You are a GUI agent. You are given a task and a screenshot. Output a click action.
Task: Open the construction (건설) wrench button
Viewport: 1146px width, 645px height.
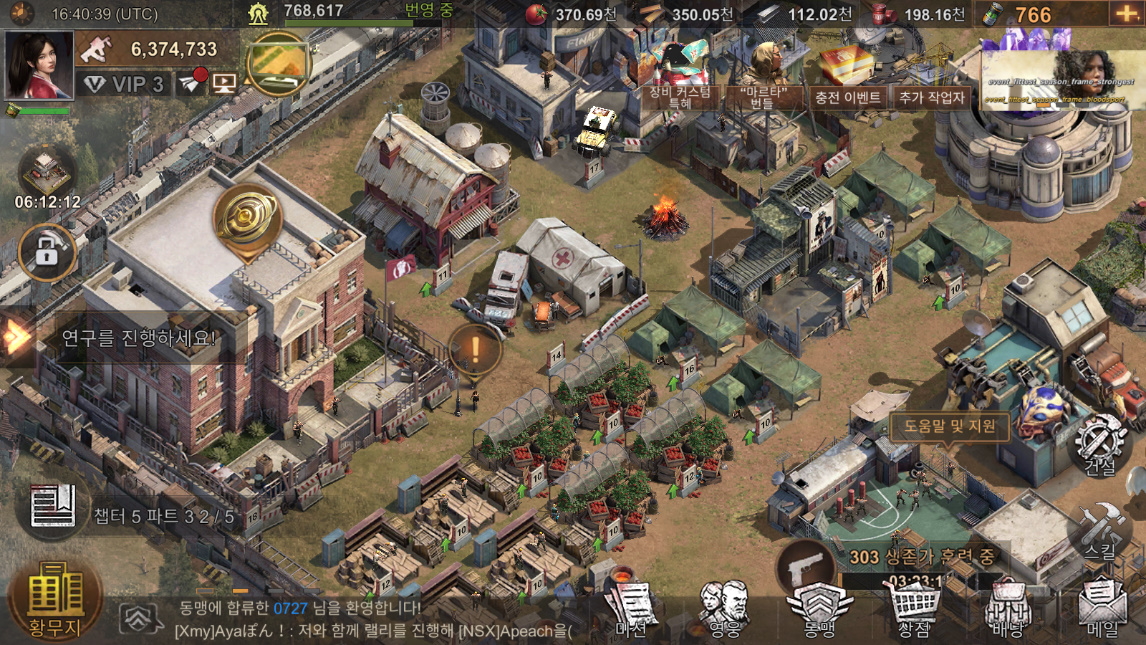1100,443
